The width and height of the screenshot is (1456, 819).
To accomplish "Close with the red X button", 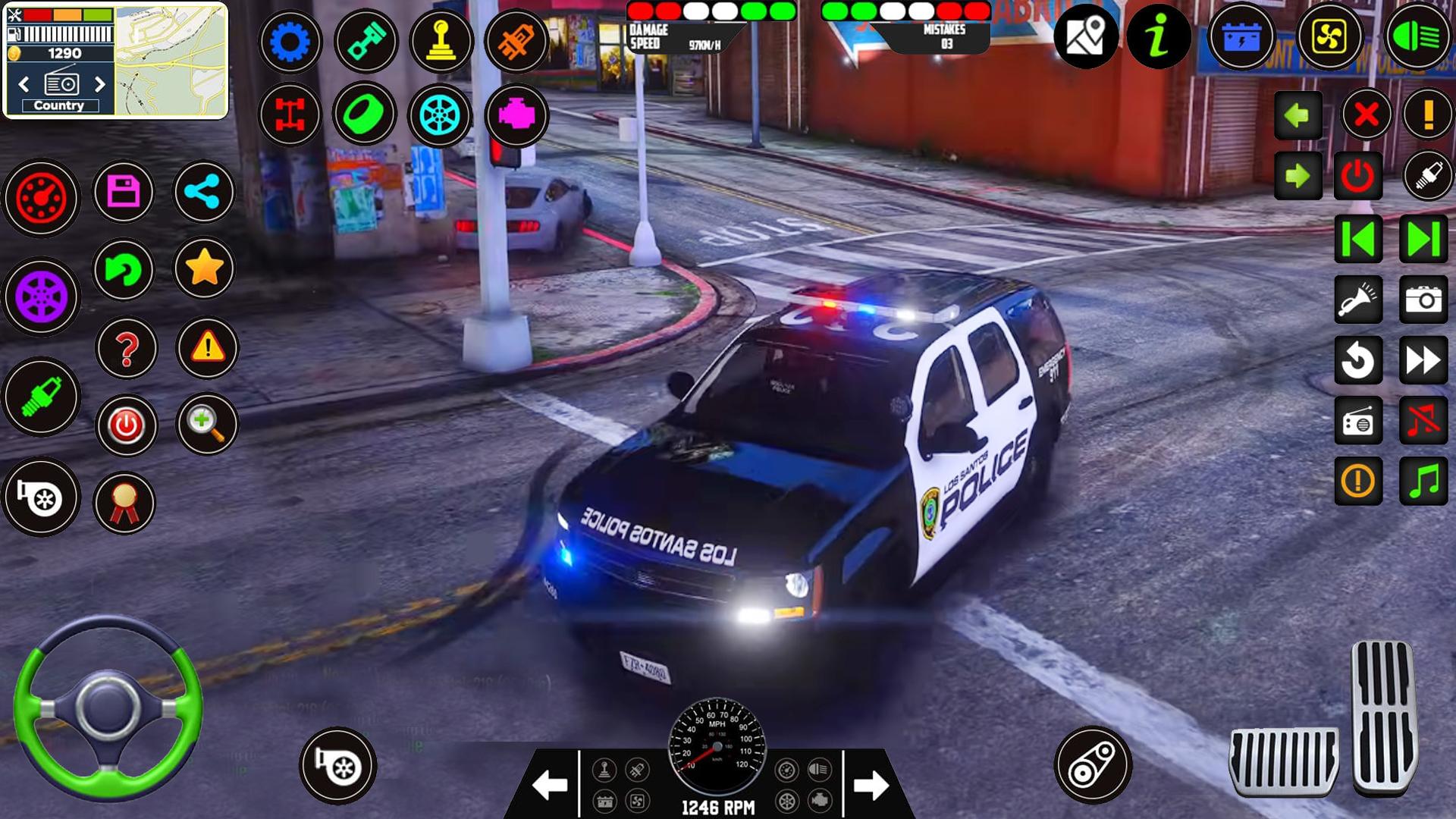I will point(1366,115).
